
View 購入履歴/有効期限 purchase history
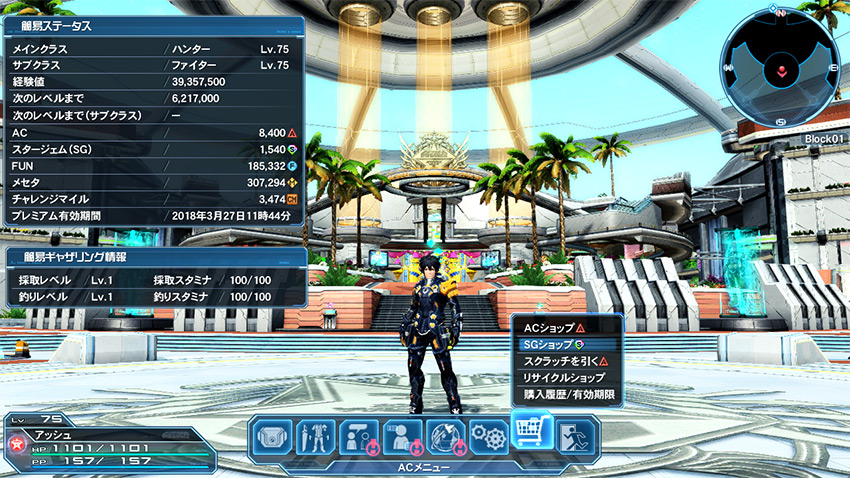point(566,395)
